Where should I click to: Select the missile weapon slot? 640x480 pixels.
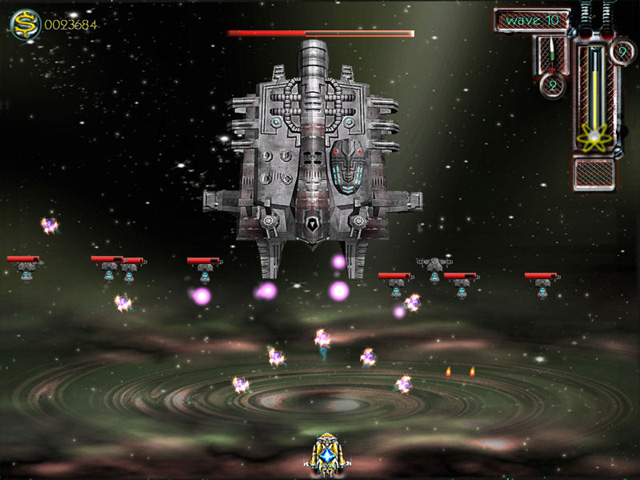click(551, 51)
